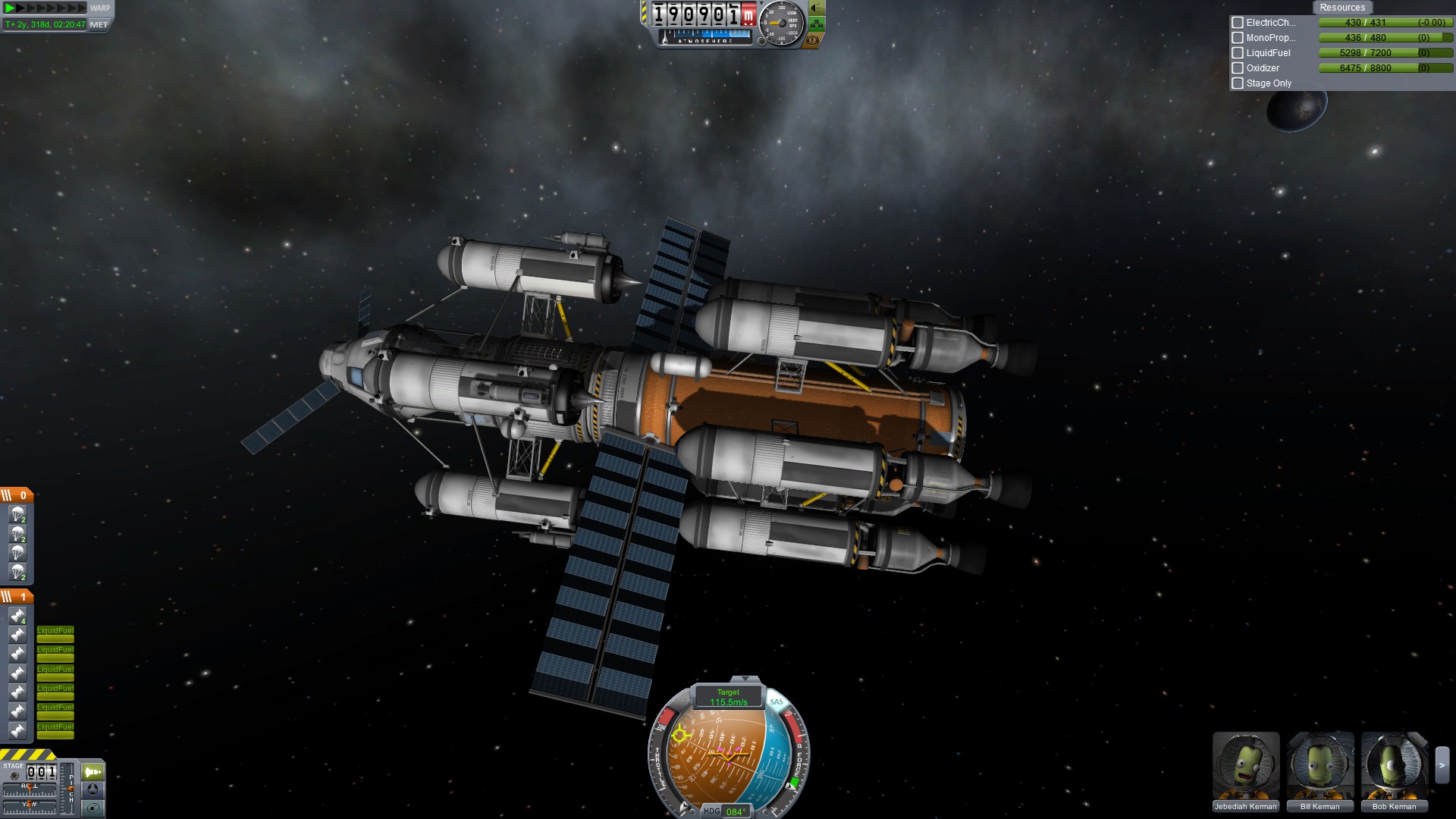This screenshot has height=819, width=1456.
Task: Tick the MonoPropellant resource checkbox
Action: pyautogui.click(x=1238, y=38)
